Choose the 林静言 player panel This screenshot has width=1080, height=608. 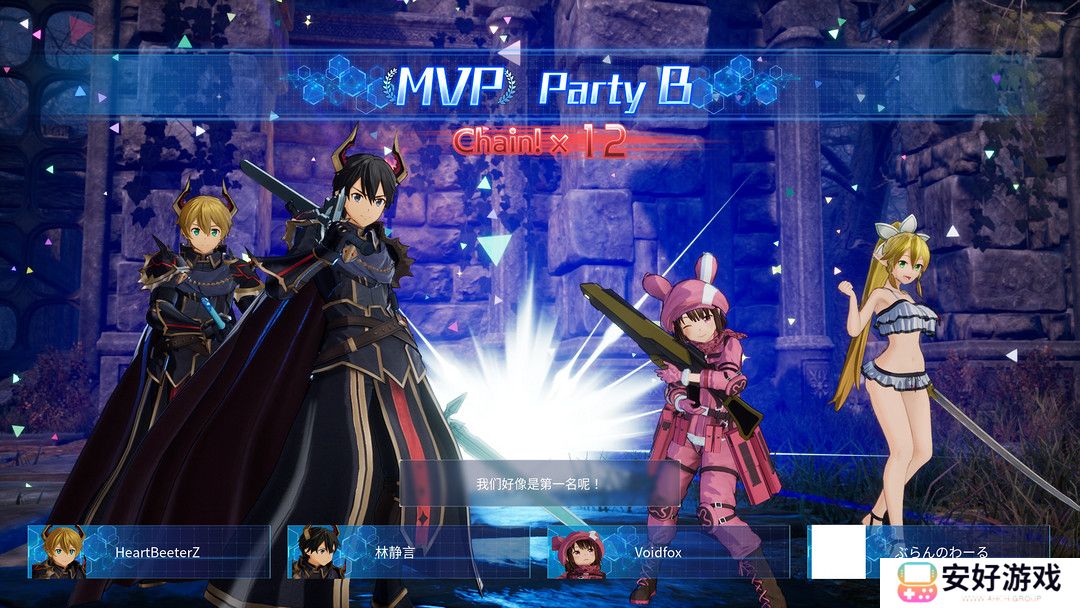click(x=408, y=552)
